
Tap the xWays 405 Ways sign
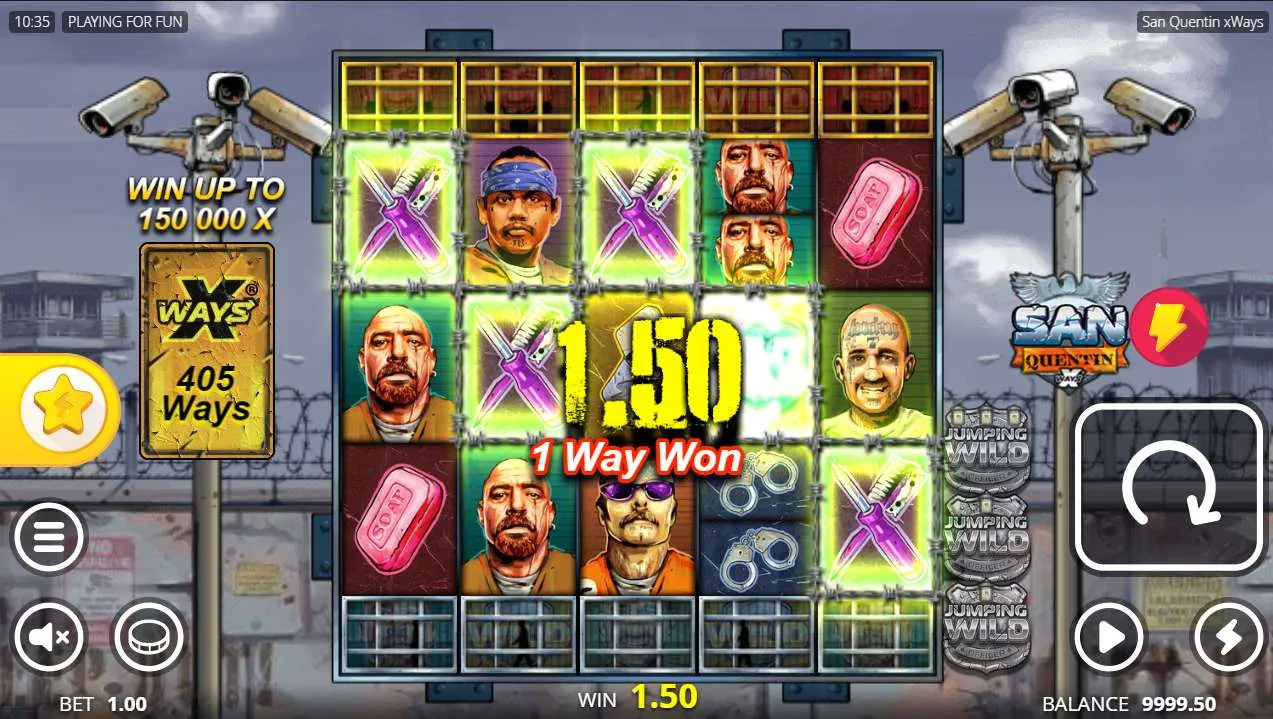206,351
